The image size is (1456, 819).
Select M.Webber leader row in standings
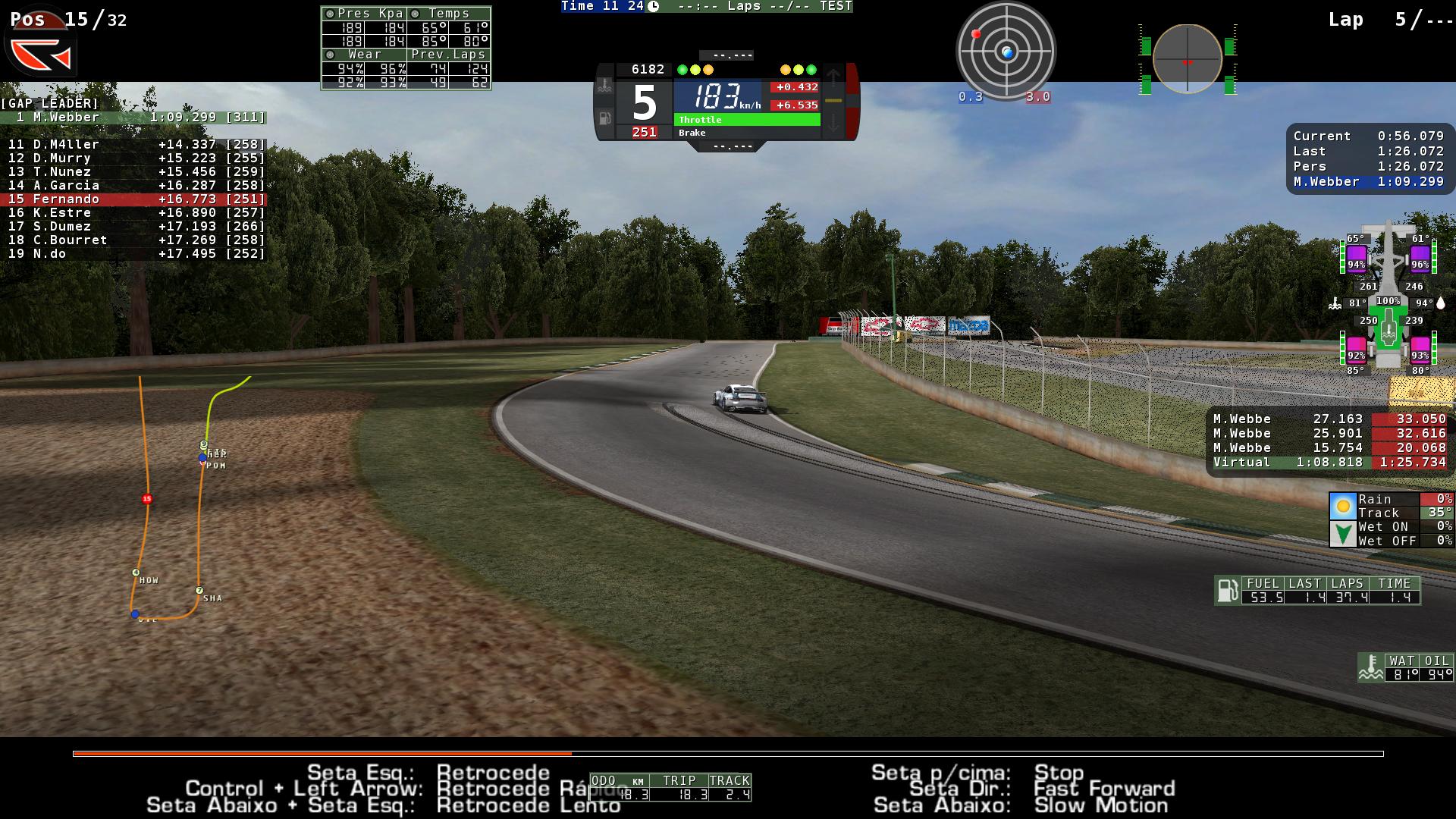coord(133,118)
